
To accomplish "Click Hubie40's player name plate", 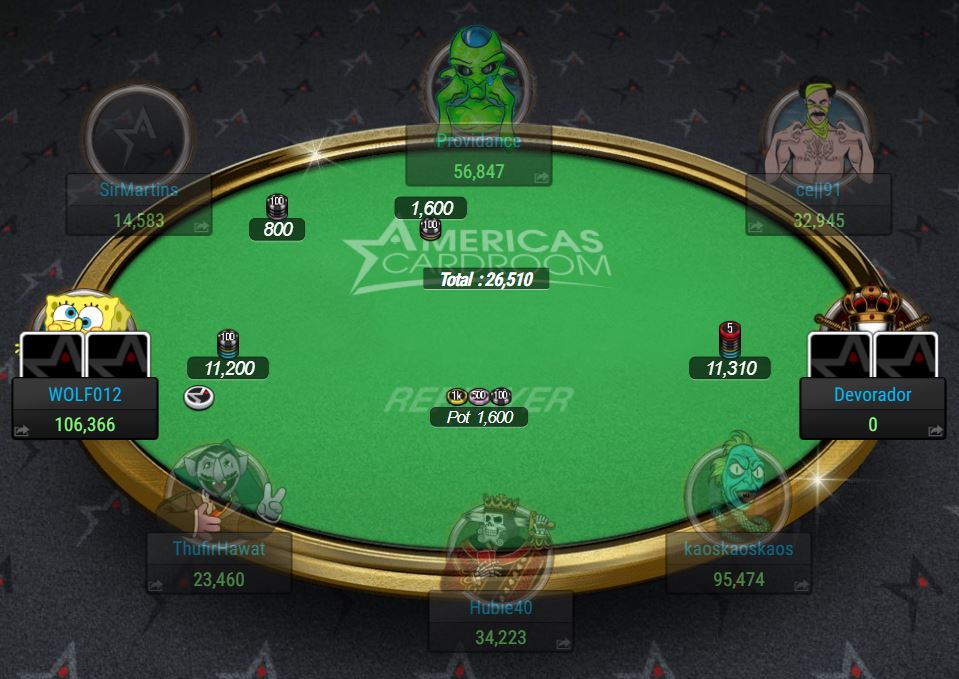I will pyautogui.click(x=500, y=621).
